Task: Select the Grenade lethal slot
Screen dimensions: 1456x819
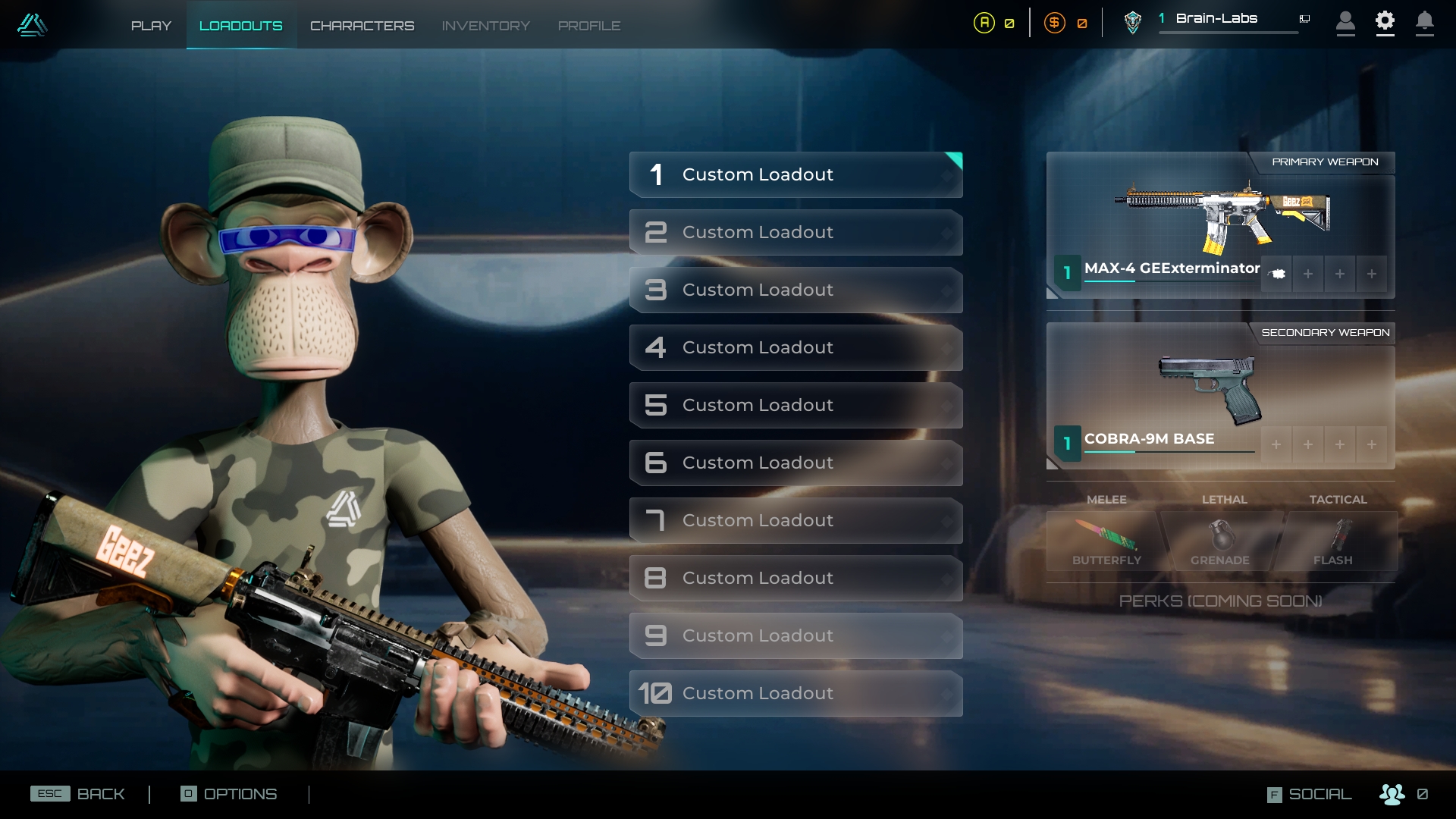Action: tap(1220, 541)
